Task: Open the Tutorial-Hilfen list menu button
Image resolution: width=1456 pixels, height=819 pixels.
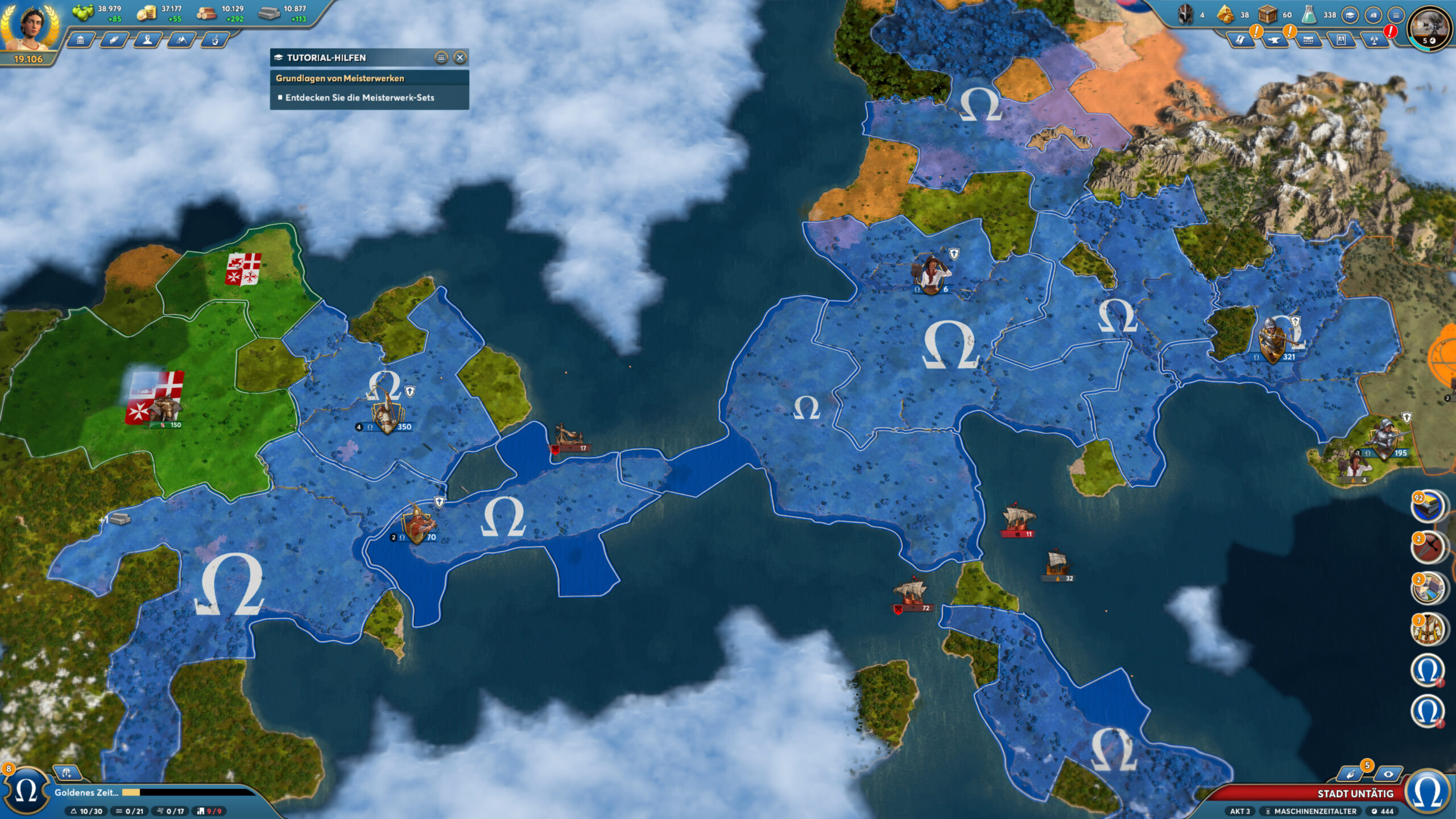Action: (x=441, y=57)
